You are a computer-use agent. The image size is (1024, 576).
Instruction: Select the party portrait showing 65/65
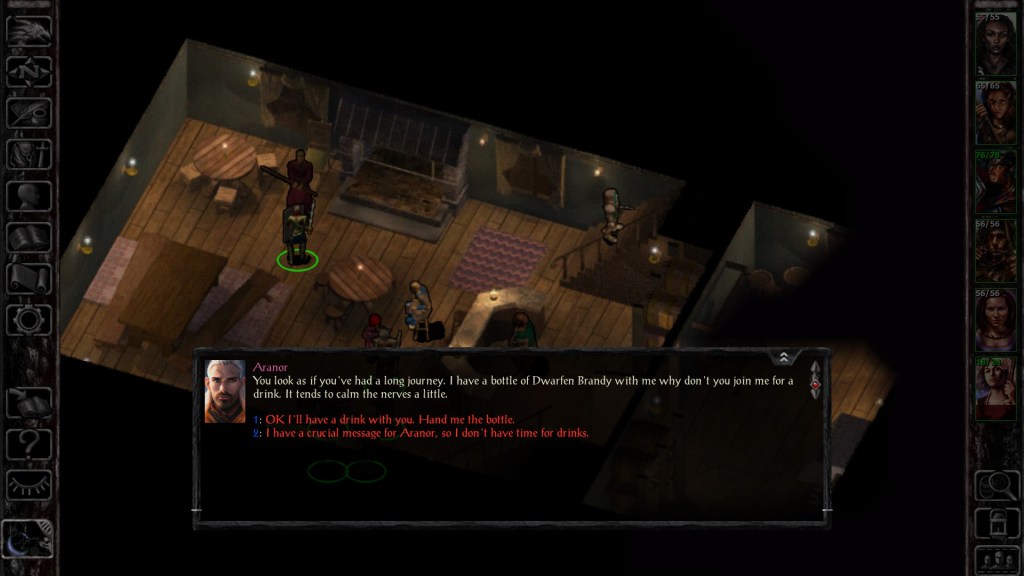click(x=996, y=112)
